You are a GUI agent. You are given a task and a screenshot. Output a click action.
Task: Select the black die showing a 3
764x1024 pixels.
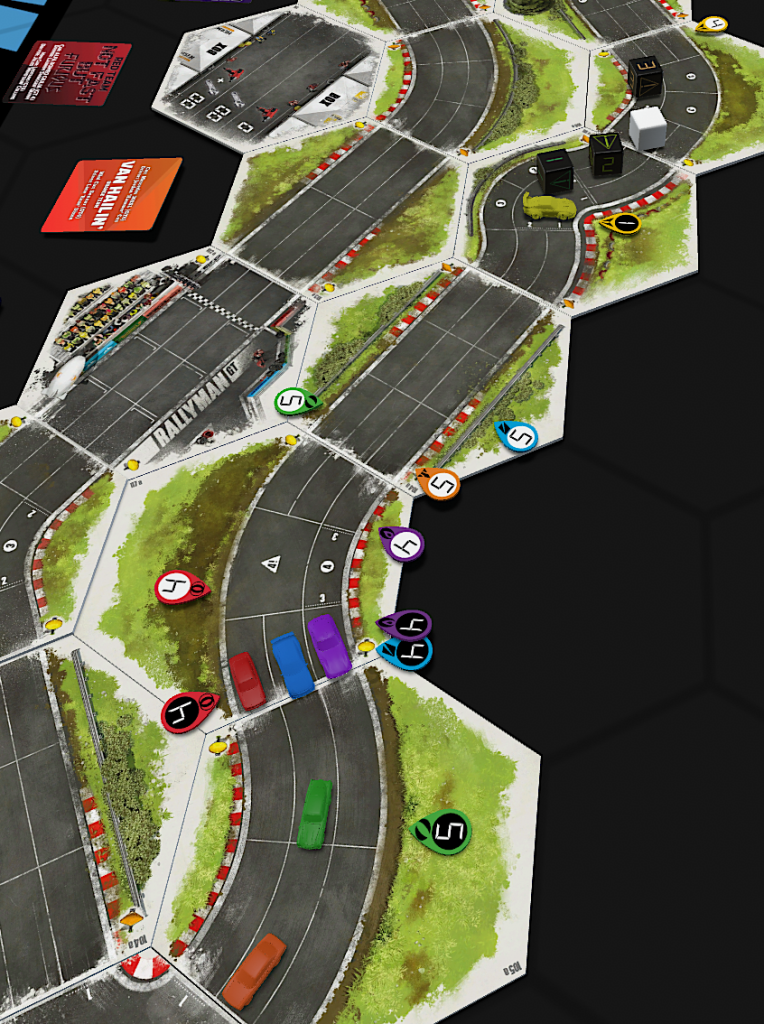644,75
